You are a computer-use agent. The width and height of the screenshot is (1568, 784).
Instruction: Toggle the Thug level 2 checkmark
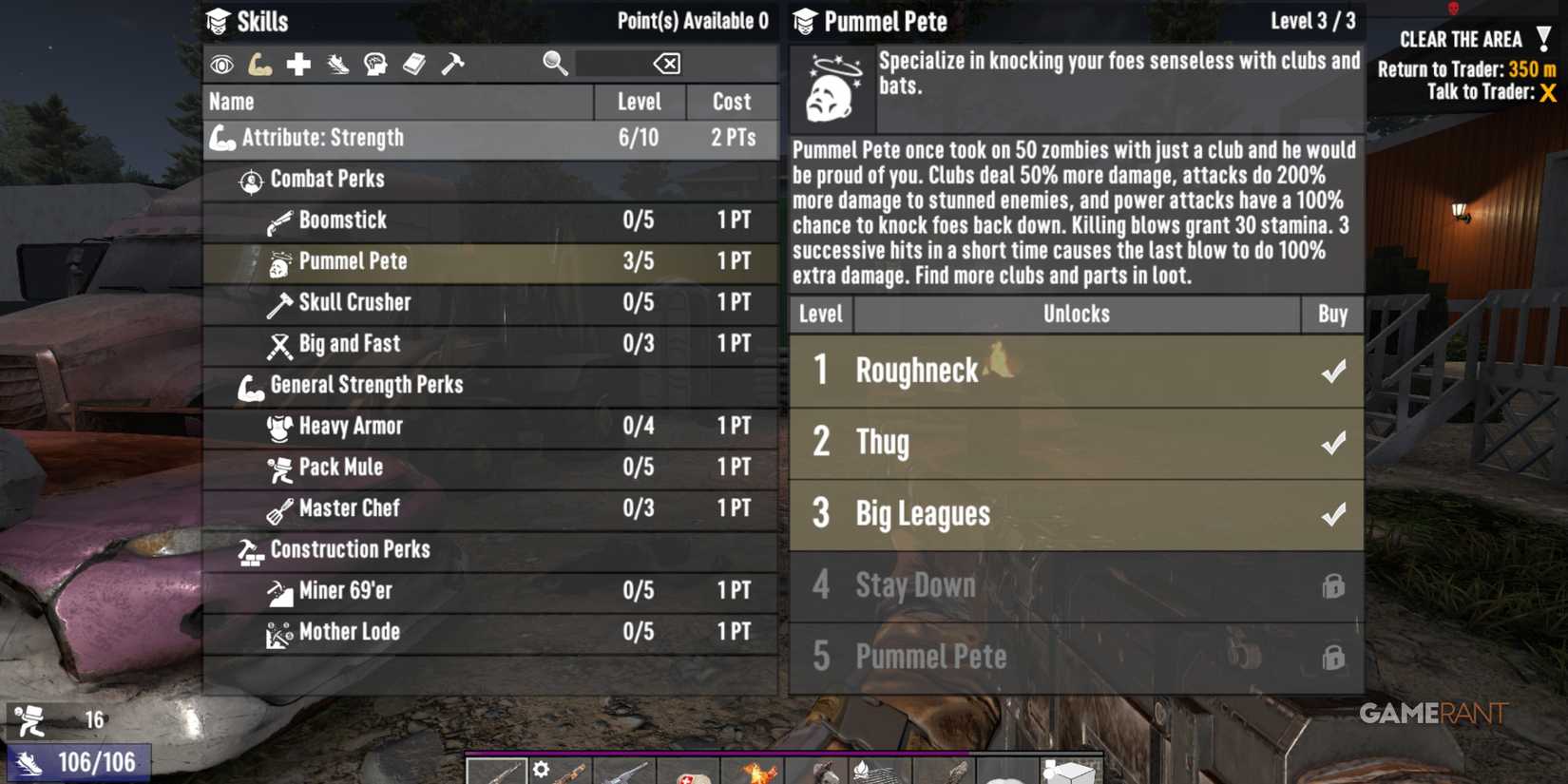click(x=1334, y=443)
